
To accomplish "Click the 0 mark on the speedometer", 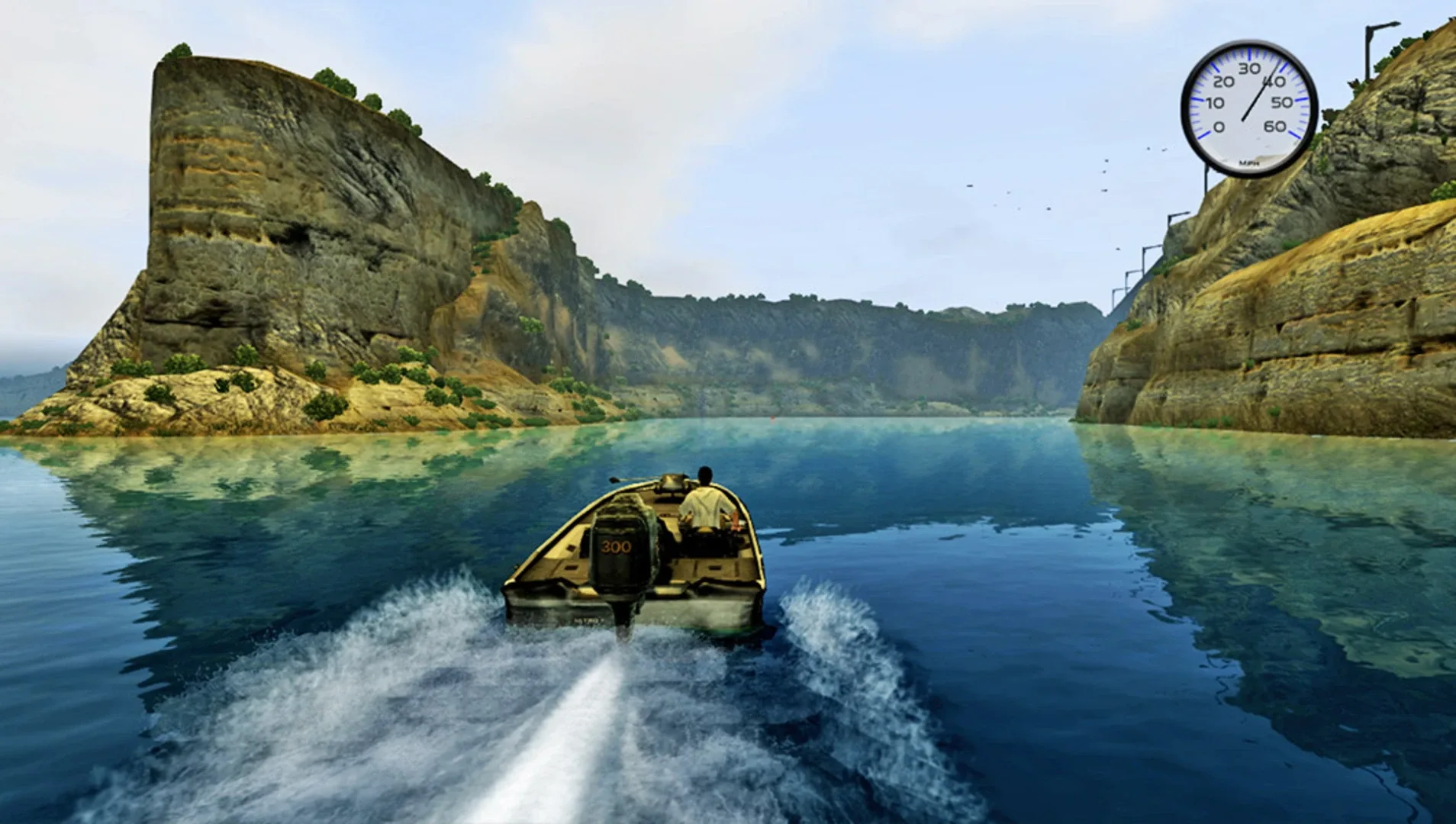I will (x=1219, y=127).
